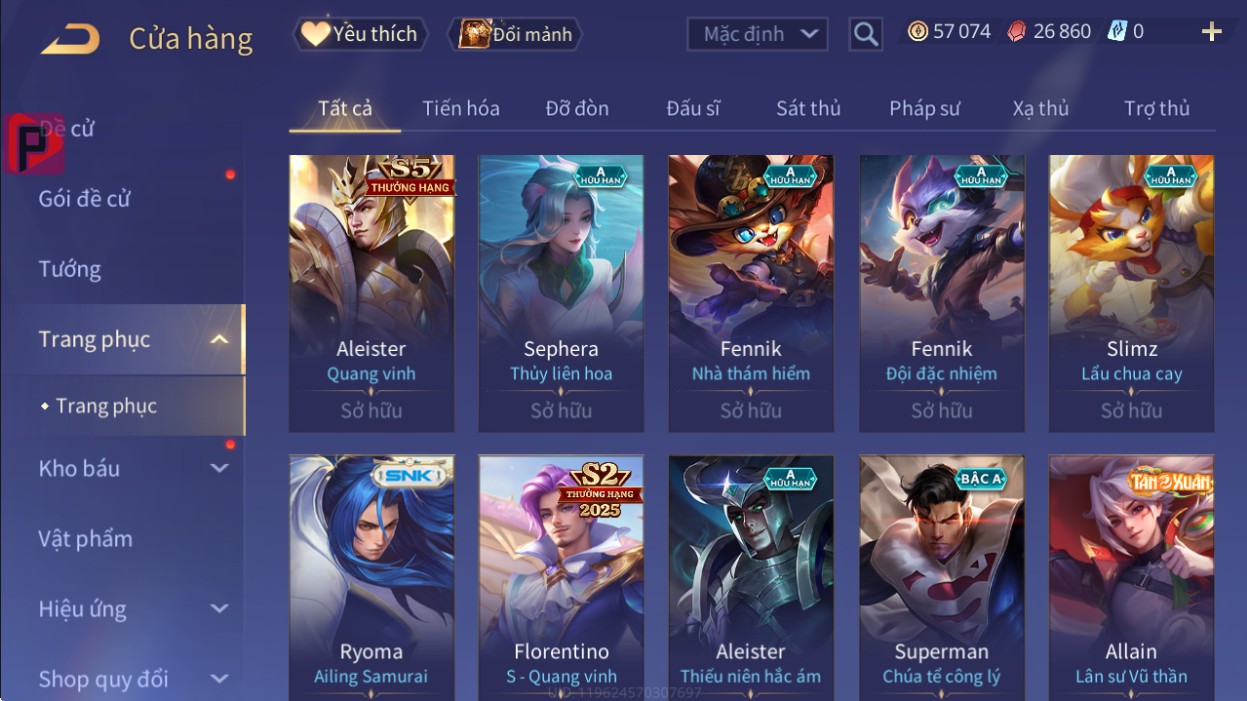The height and width of the screenshot is (701, 1247).
Task: Select the Sephera Thủy liên hoa skin
Action: 561,290
